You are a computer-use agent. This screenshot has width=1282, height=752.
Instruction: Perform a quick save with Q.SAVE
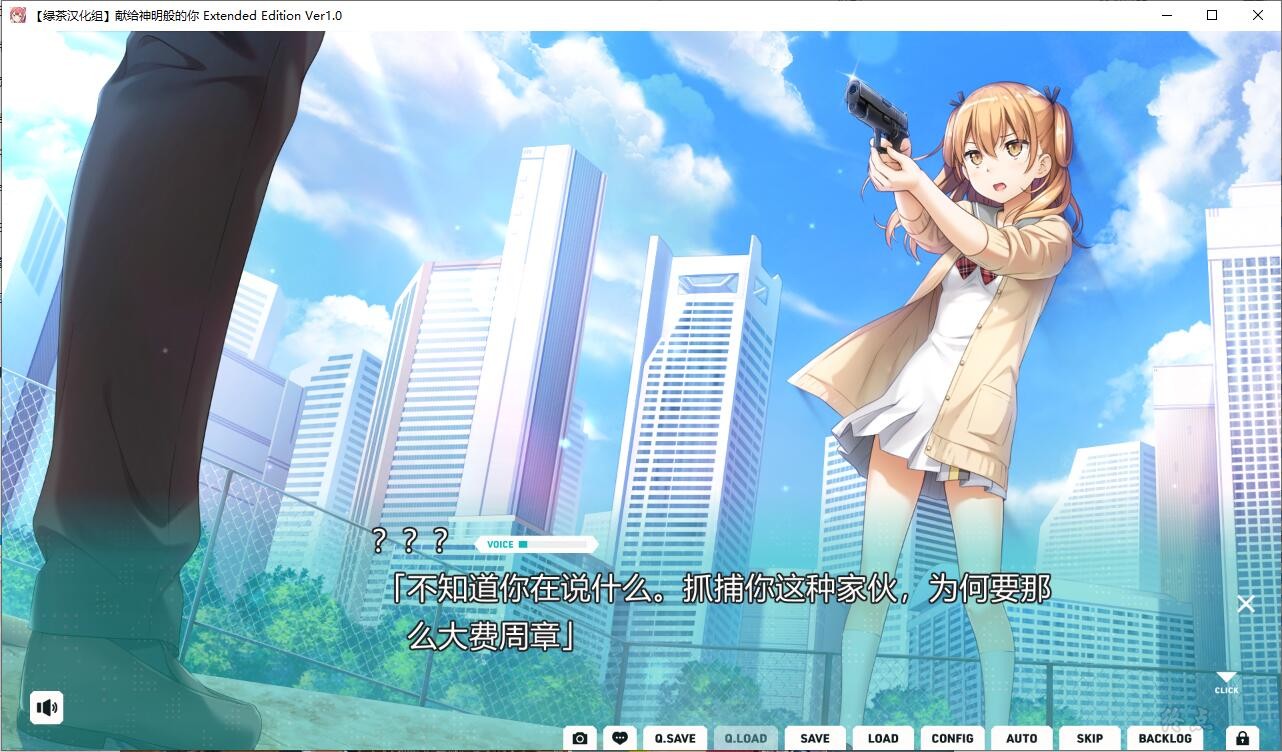(674, 738)
